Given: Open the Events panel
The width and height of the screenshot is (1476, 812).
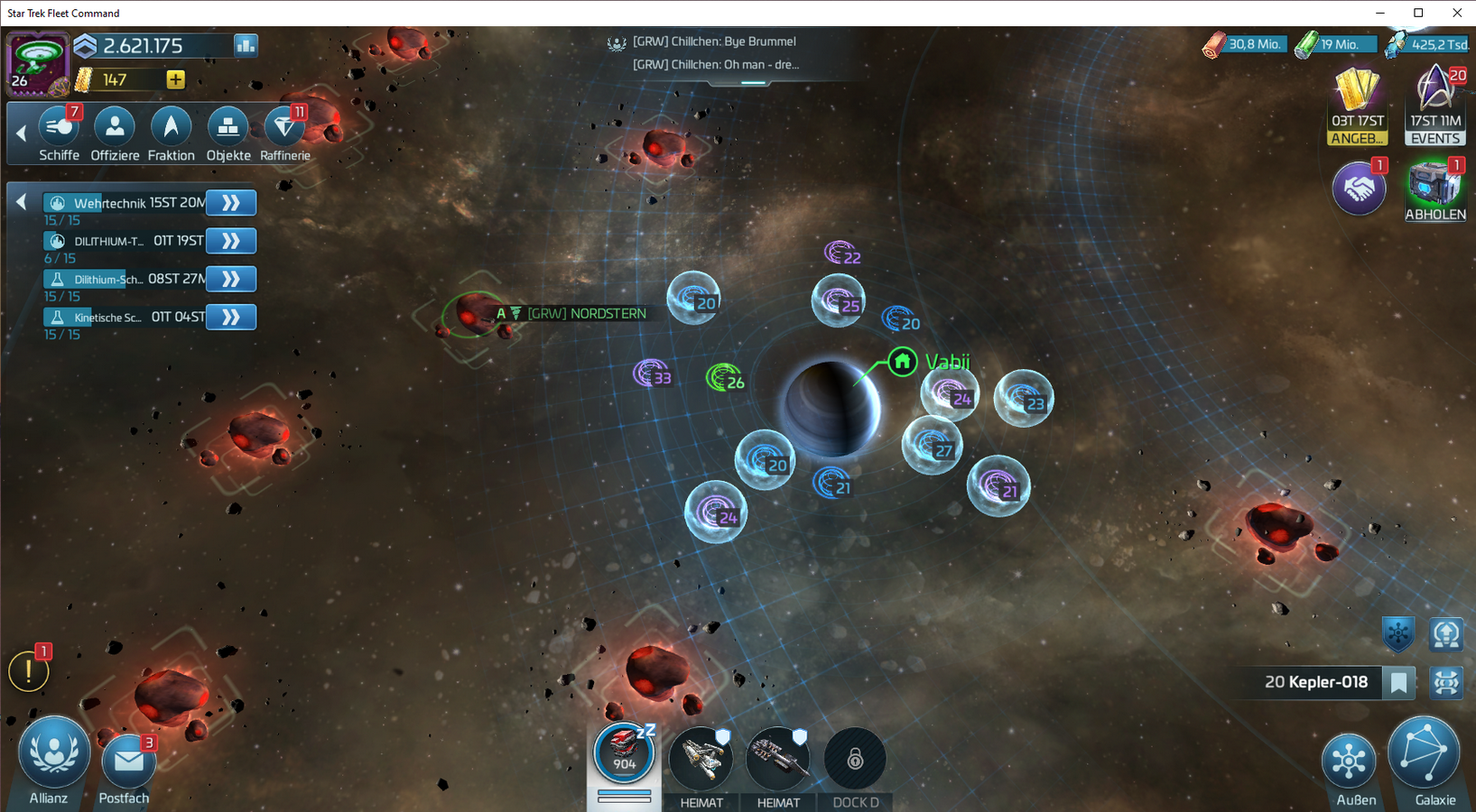Looking at the screenshot, I should (1435, 105).
